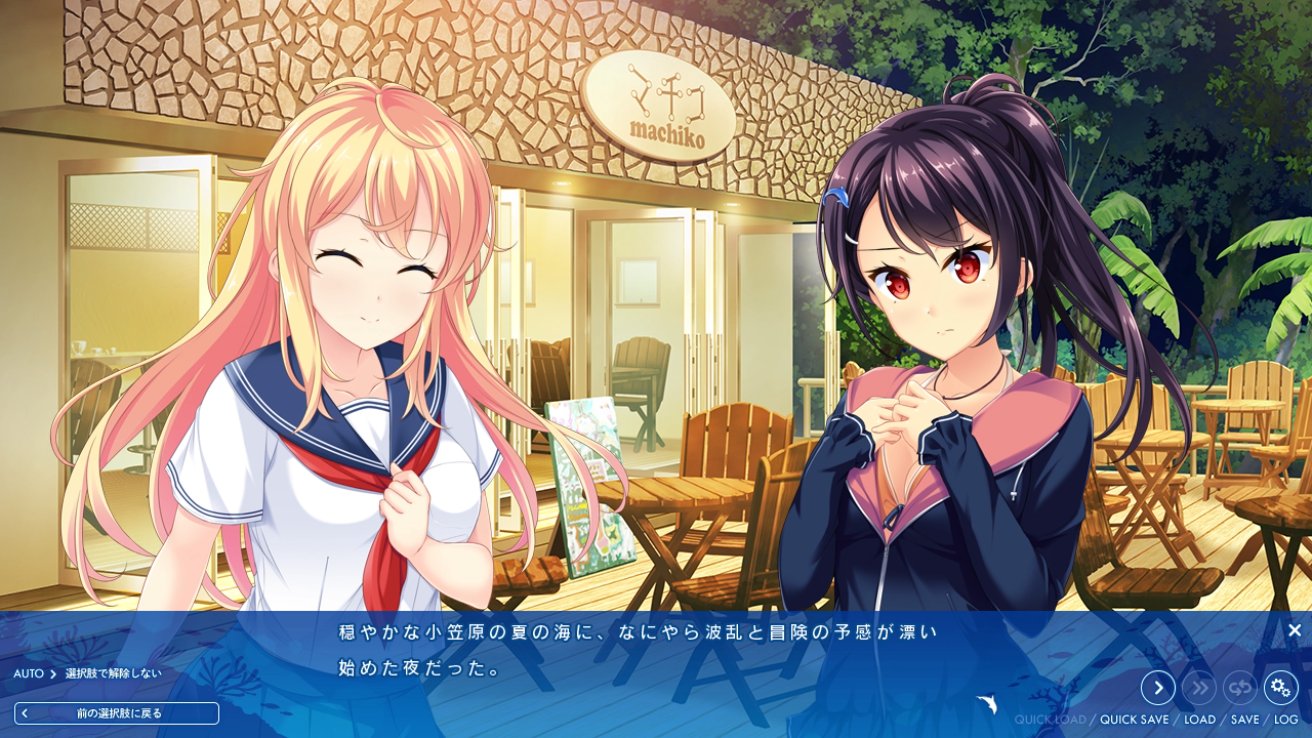This screenshot has width=1312, height=738.
Task: Click the auto-replay loop icon
Action: [x=1238, y=688]
